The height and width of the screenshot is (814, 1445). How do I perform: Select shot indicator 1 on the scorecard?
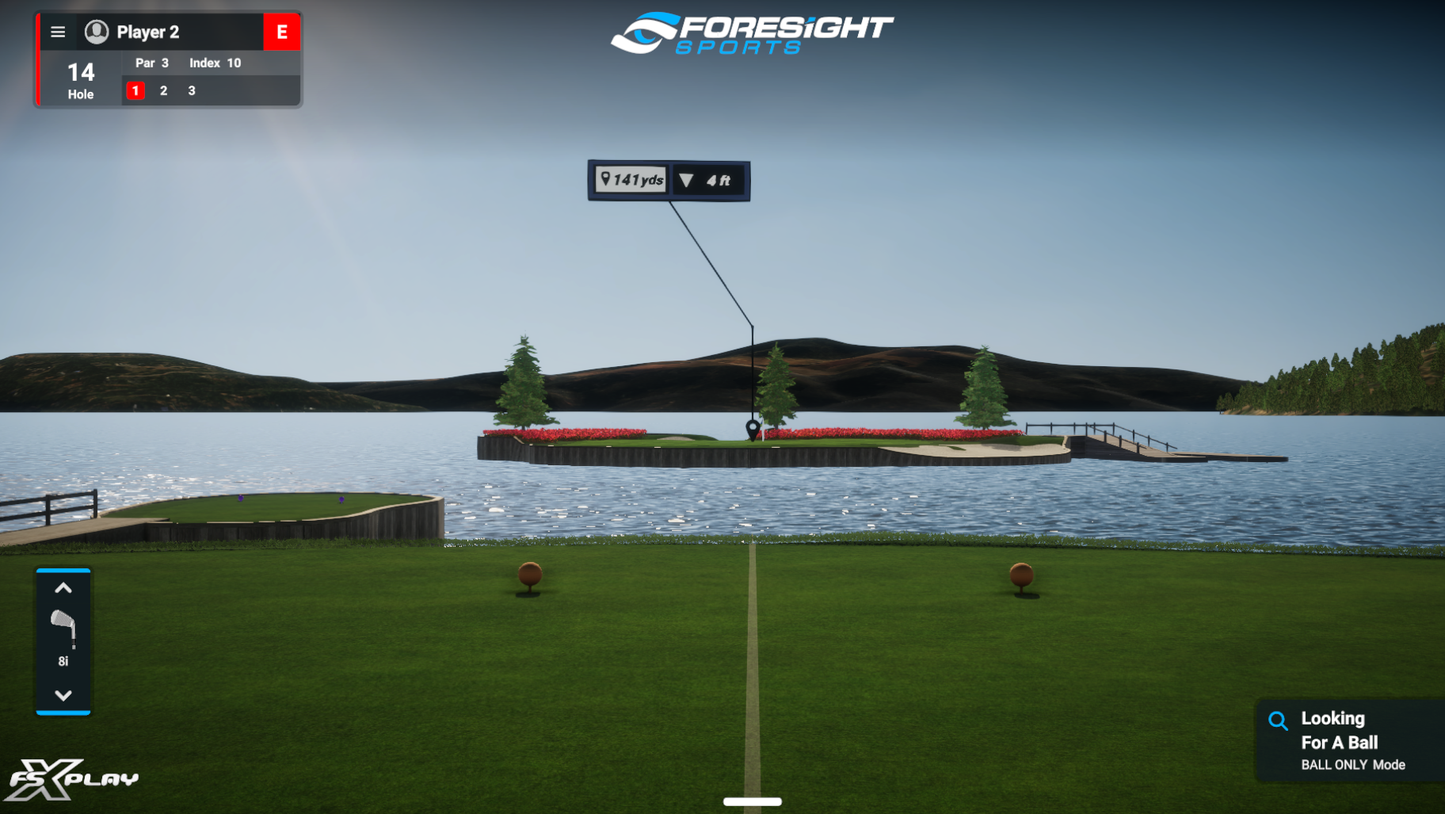pyautogui.click(x=135, y=90)
